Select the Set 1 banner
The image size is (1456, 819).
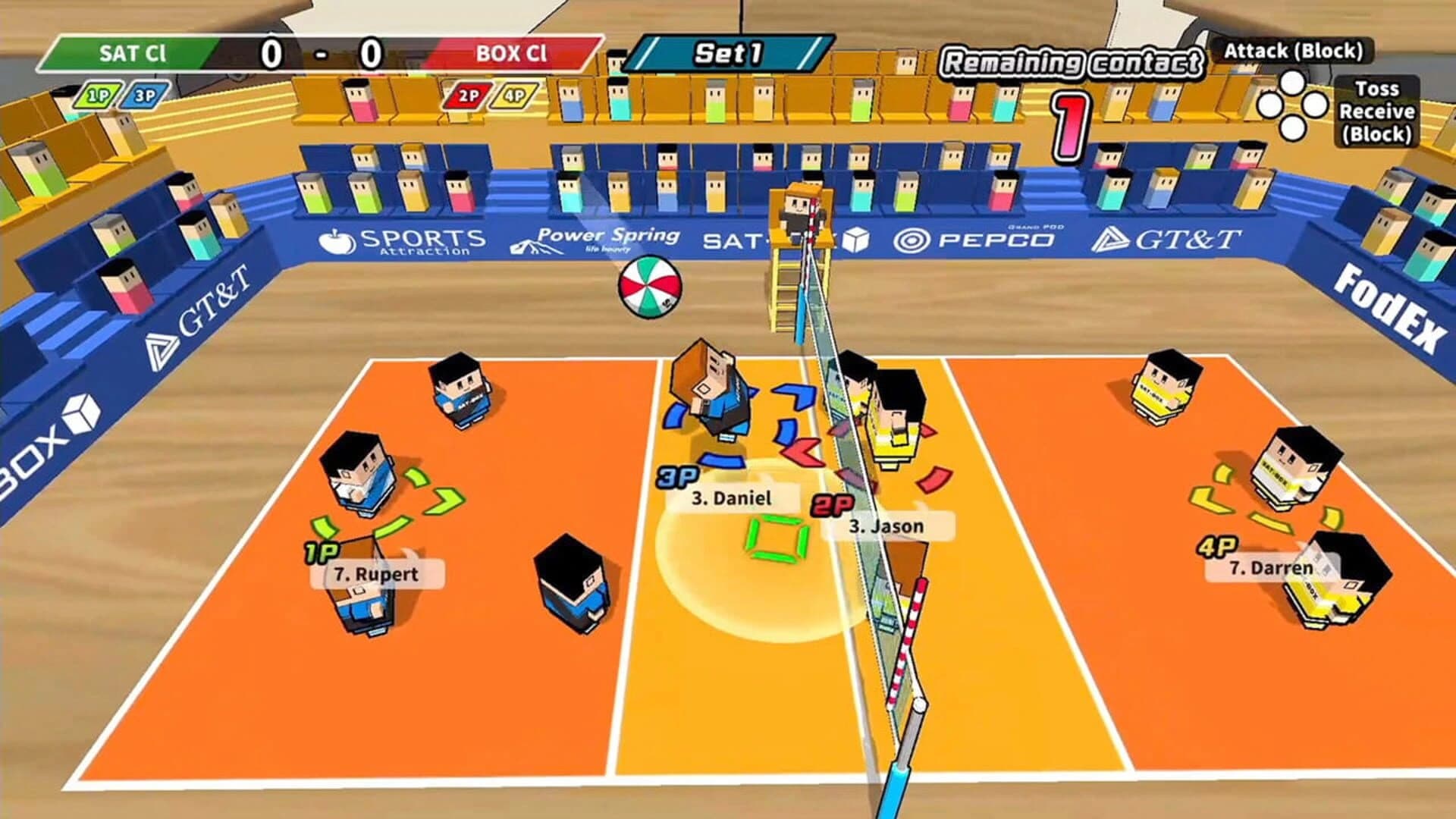point(730,53)
